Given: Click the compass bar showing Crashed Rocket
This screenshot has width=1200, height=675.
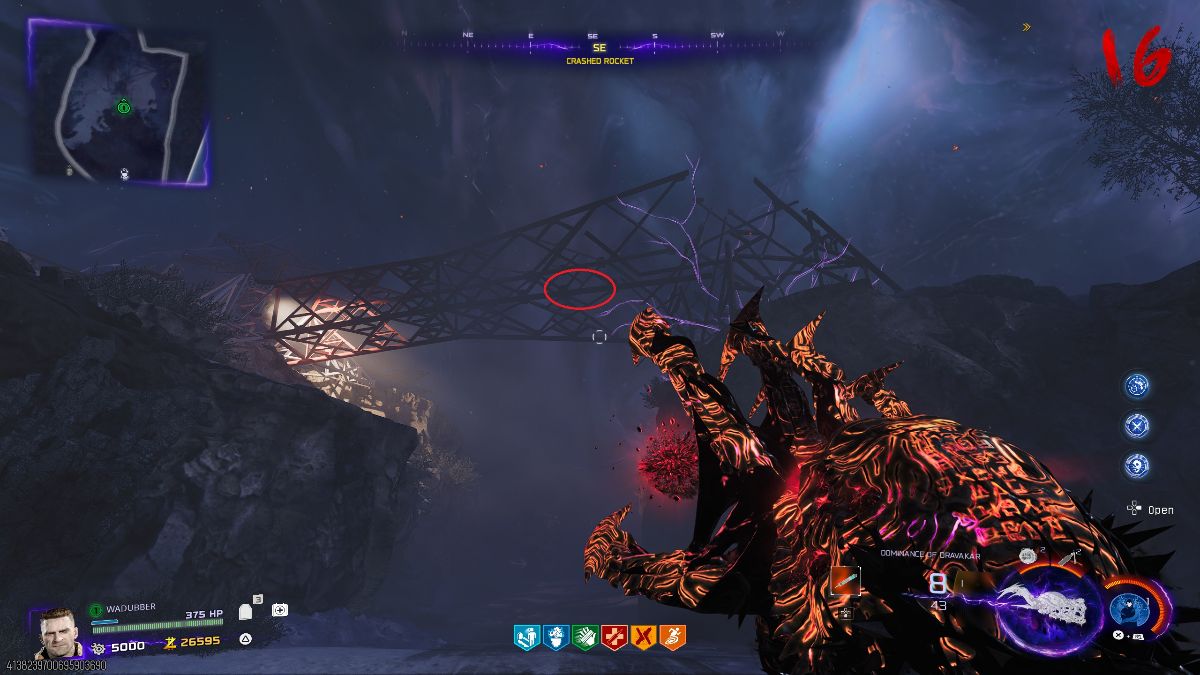Looking at the screenshot, I should click(x=599, y=46).
